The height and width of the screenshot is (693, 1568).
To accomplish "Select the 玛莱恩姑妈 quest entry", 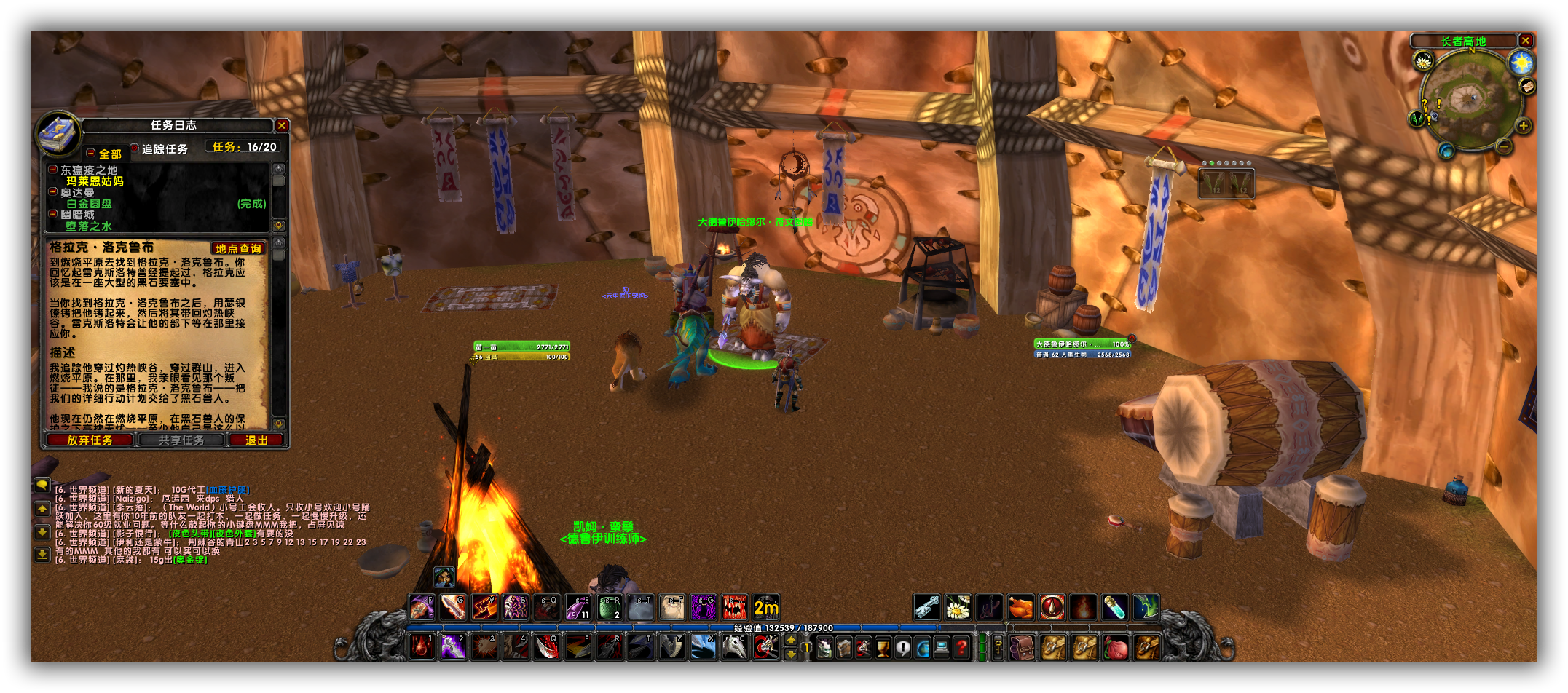I will pyautogui.click(x=95, y=181).
